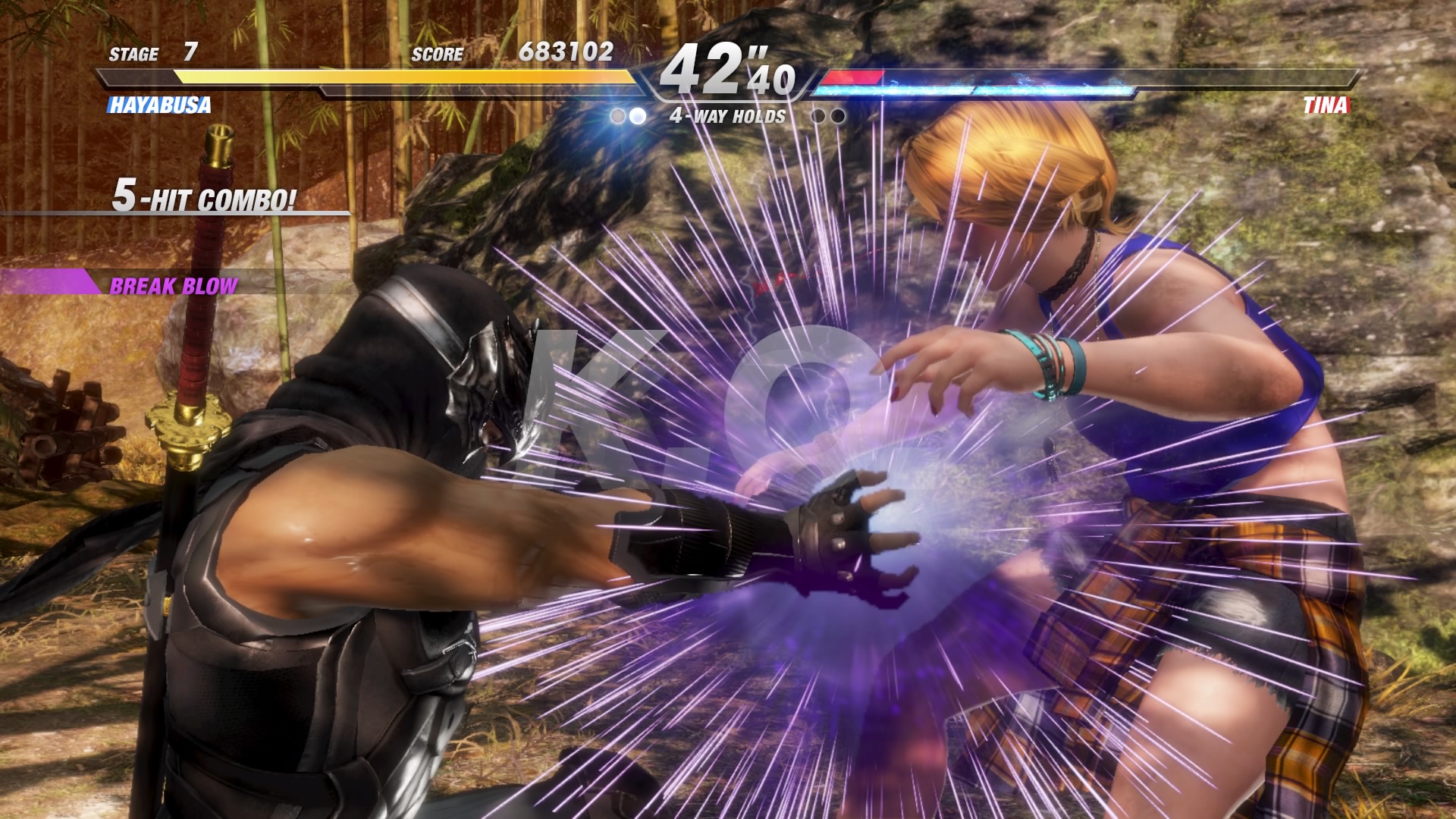Click Tina's first round-win indicator dot

click(819, 115)
